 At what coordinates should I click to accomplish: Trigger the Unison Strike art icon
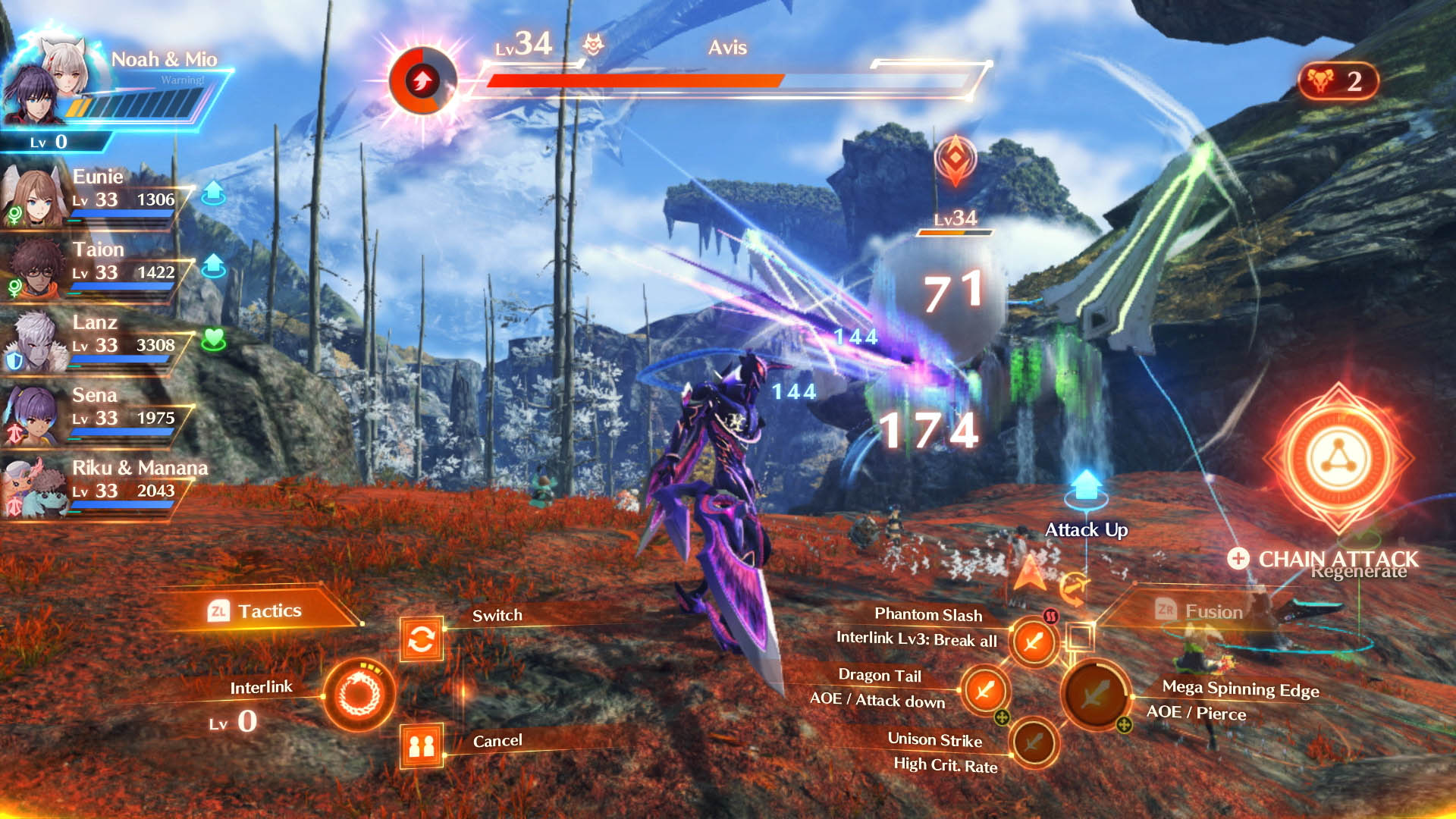(x=1033, y=742)
